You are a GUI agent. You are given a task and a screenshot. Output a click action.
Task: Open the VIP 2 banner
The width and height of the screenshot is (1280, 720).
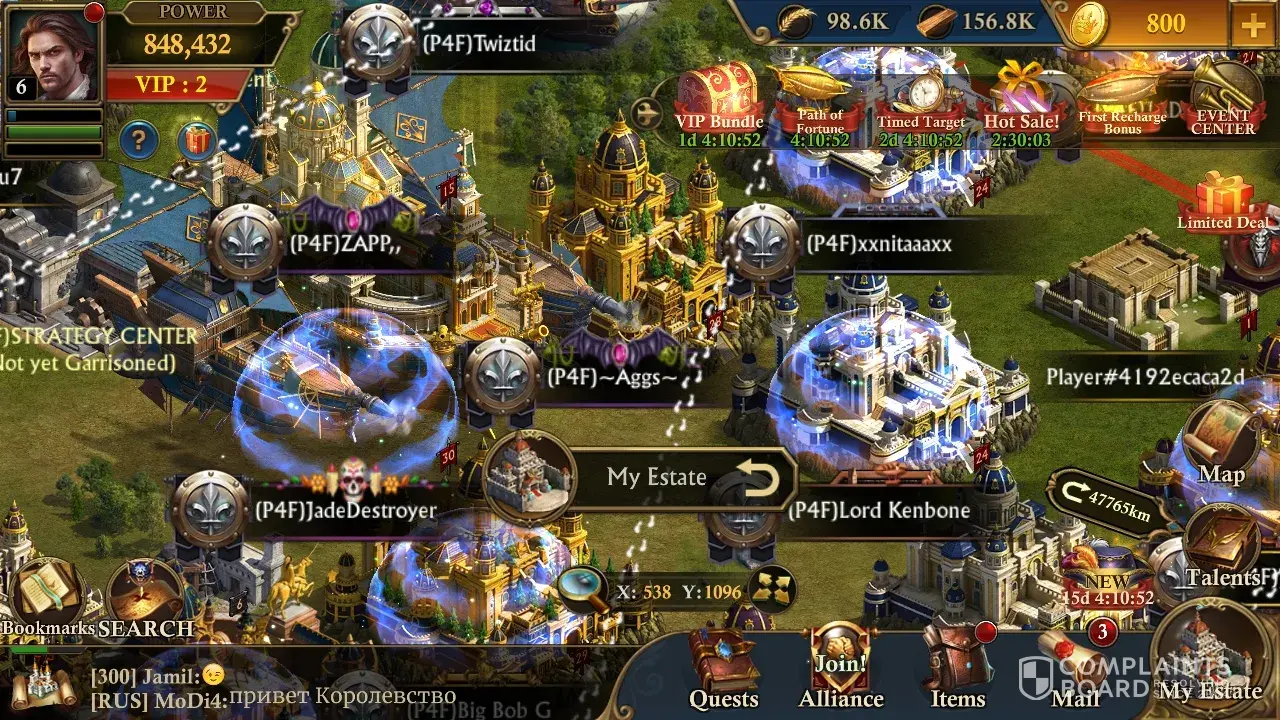click(172, 84)
